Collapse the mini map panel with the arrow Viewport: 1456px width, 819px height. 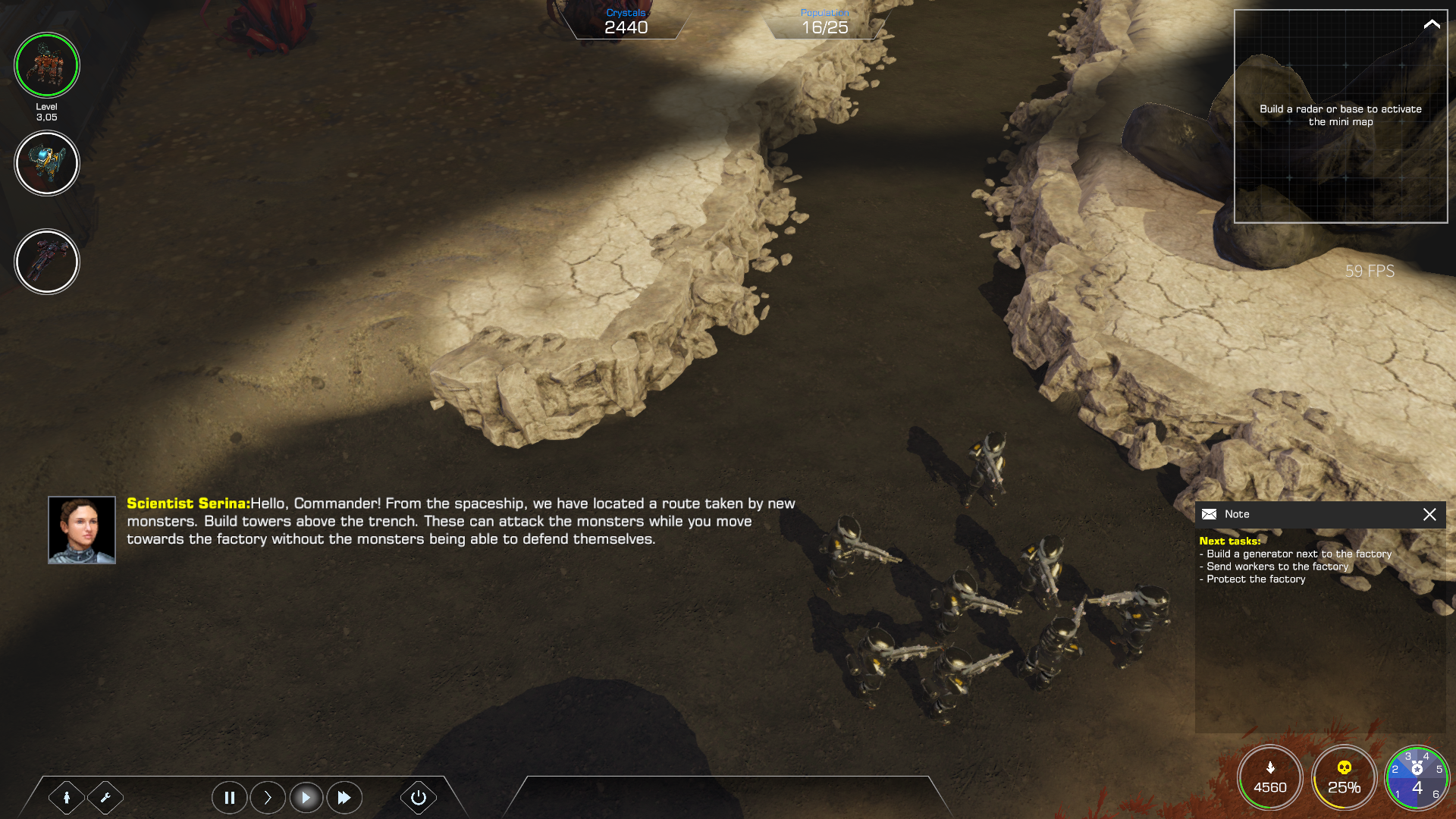[x=1431, y=24]
